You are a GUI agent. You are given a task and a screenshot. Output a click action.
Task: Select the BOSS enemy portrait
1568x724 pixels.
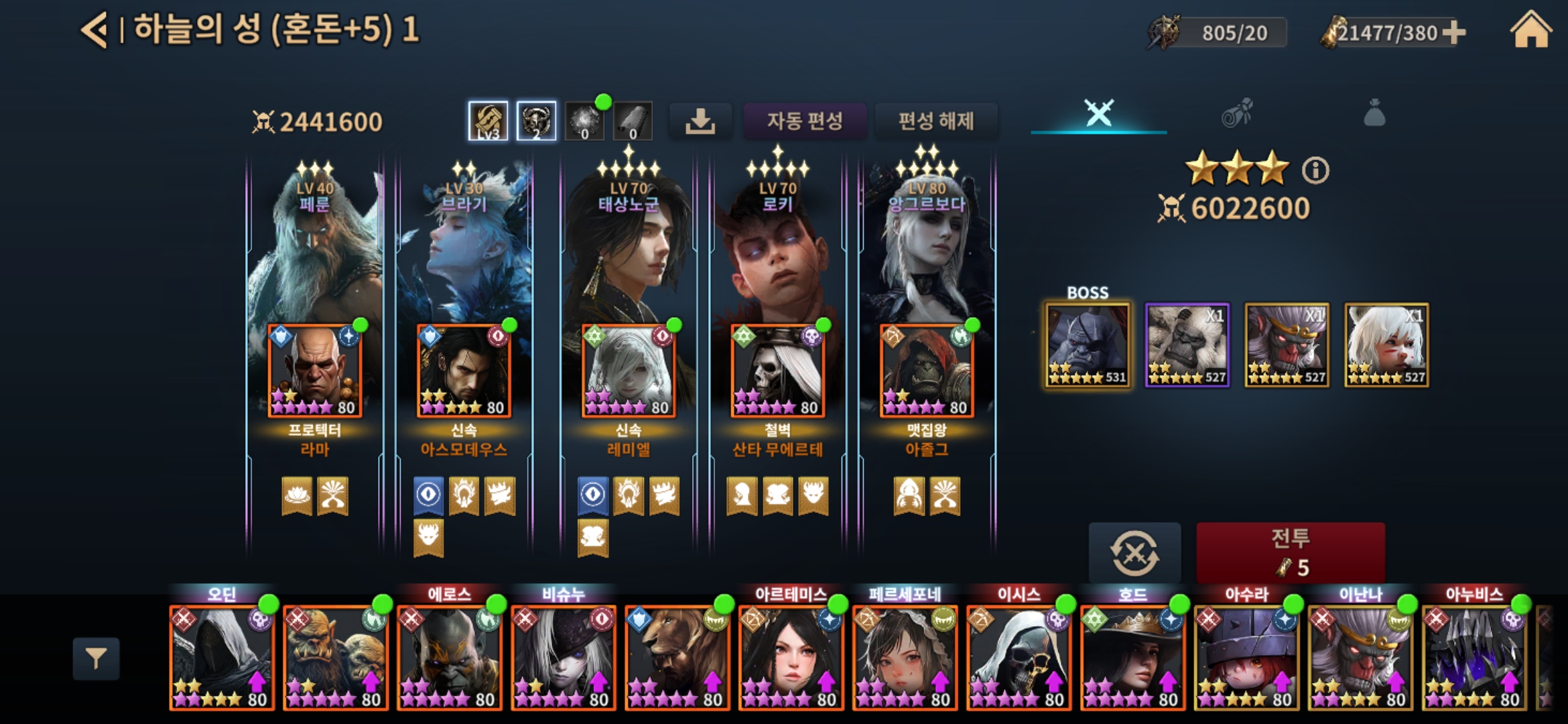[1087, 345]
